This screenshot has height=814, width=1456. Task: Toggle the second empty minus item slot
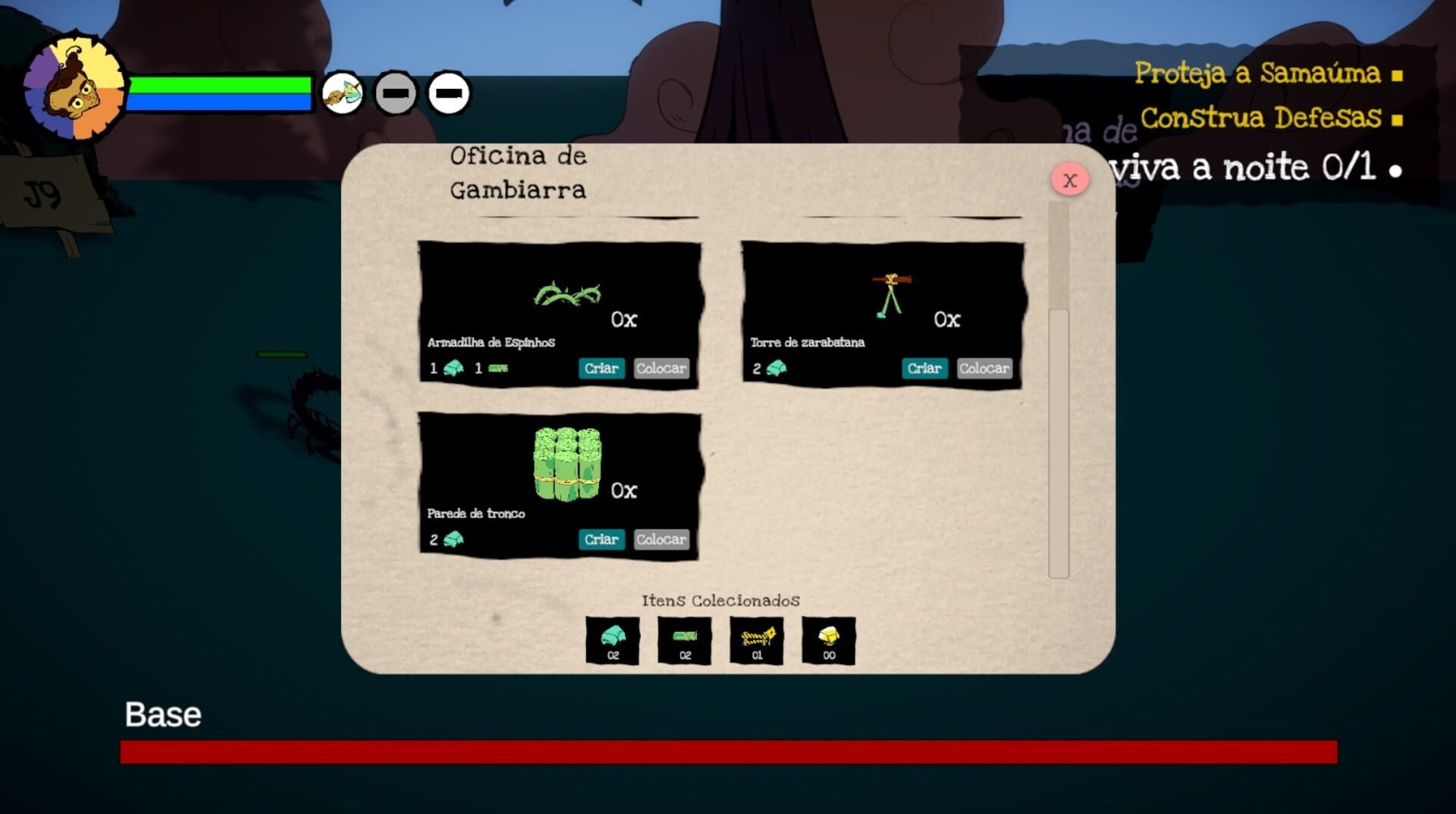(447, 94)
